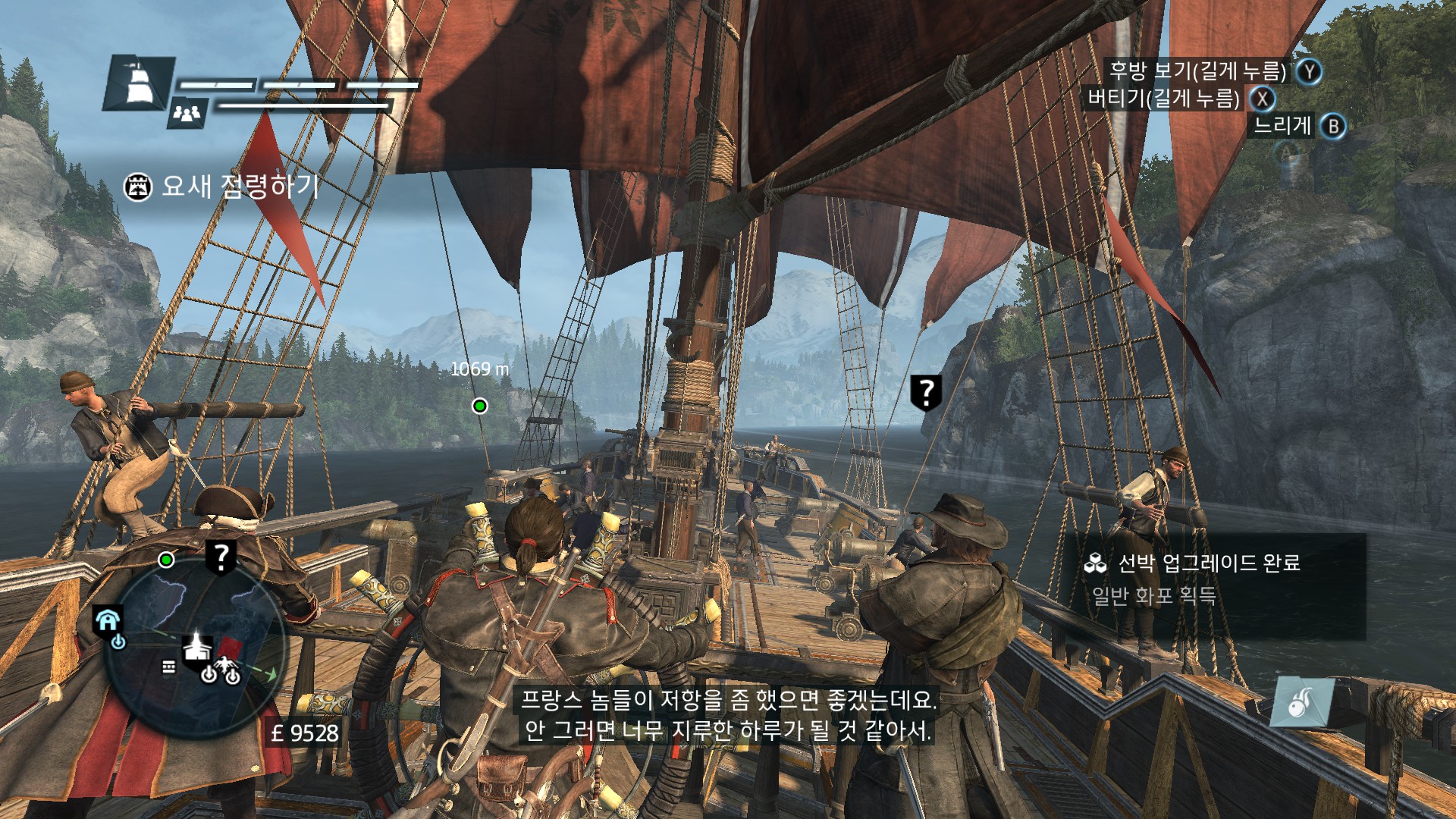This screenshot has width=1456, height=819.
Task: Open the 선박 업그레이드 완료 notification
Action: point(1210,580)
